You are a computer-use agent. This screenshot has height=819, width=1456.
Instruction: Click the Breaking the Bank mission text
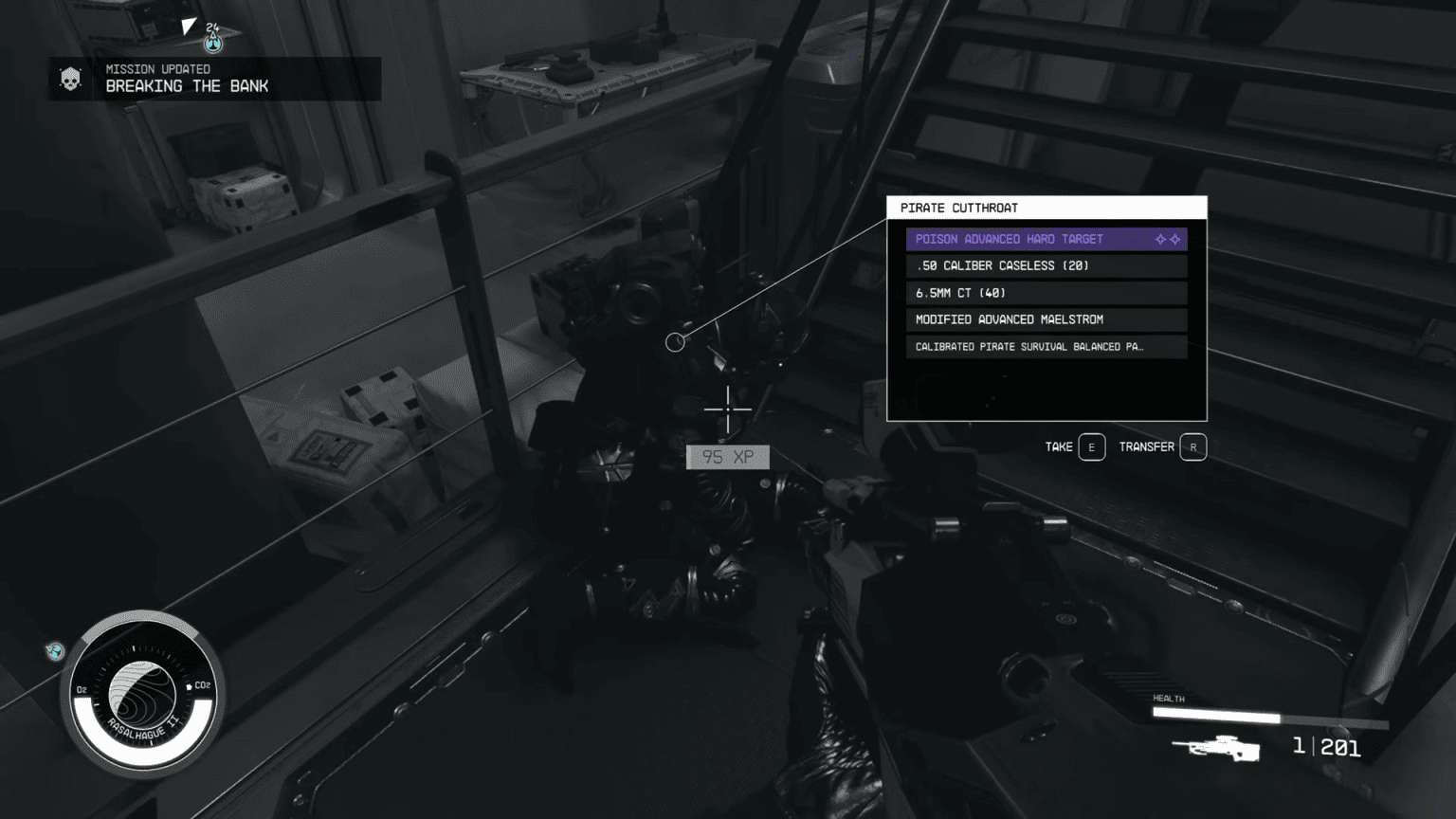187,85
